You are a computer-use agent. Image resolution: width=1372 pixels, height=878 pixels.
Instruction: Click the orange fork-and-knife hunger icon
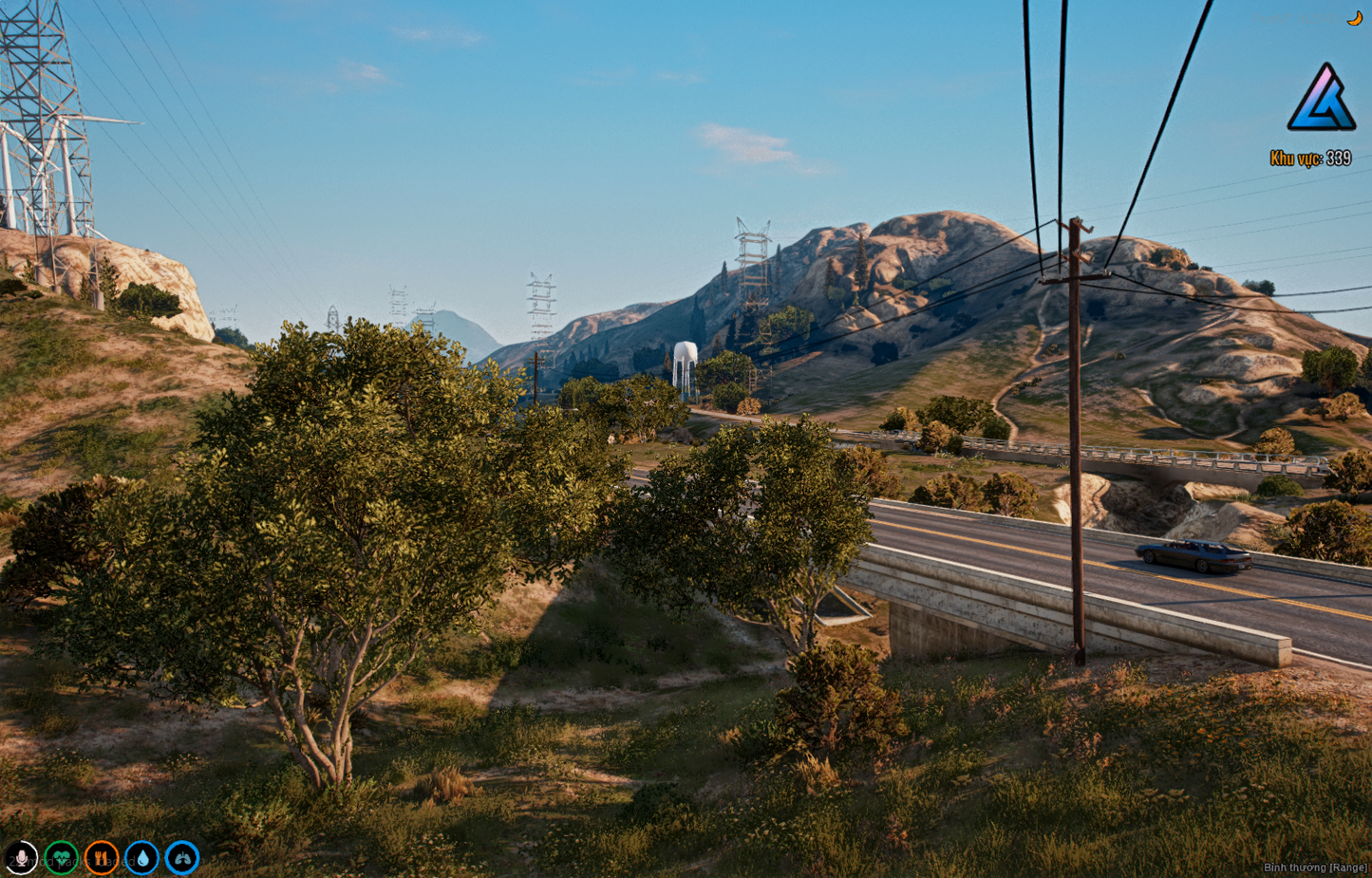pyautogui.click(x=102, y=858)
